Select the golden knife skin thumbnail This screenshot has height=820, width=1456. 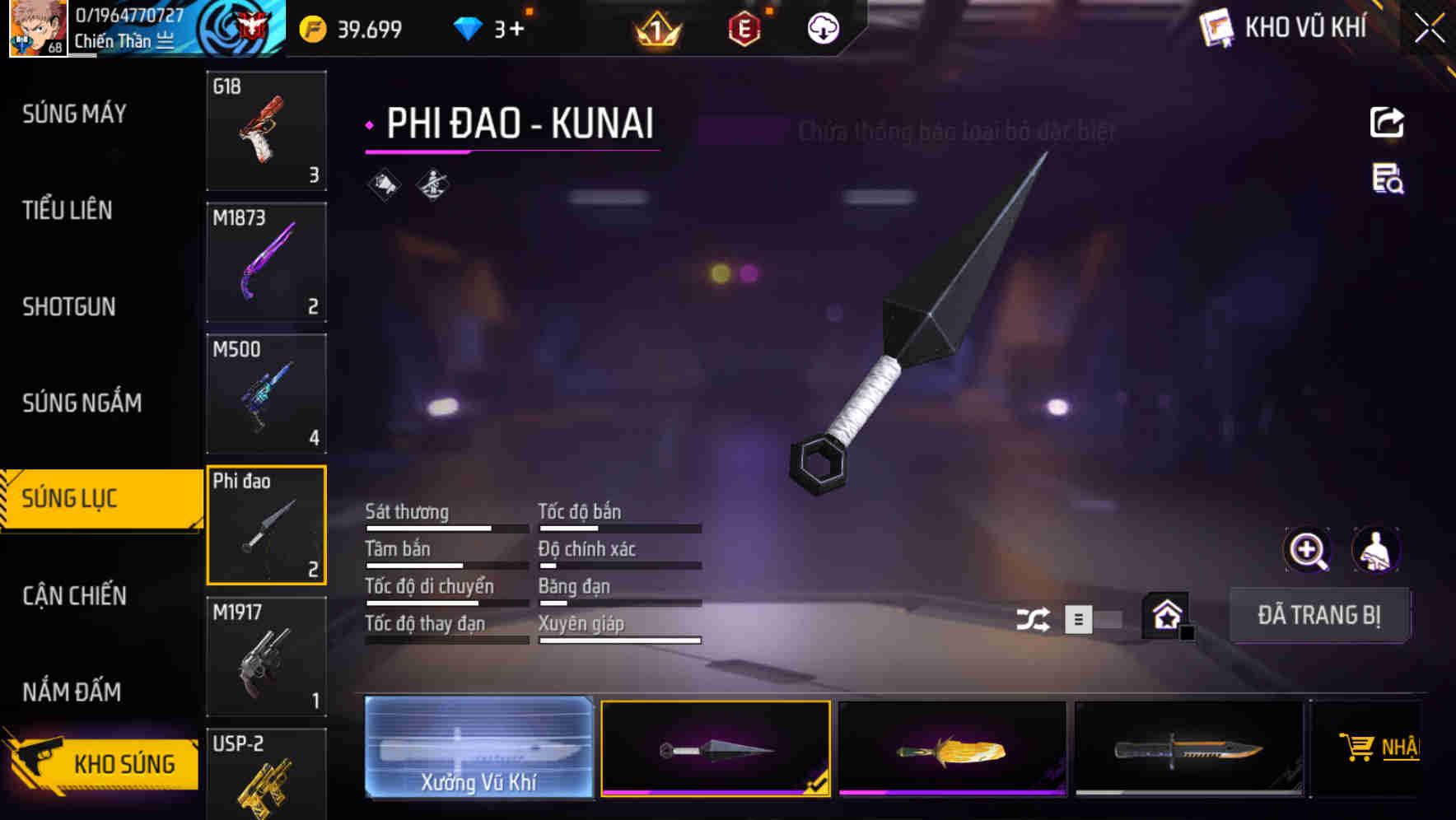coord(951,749)
